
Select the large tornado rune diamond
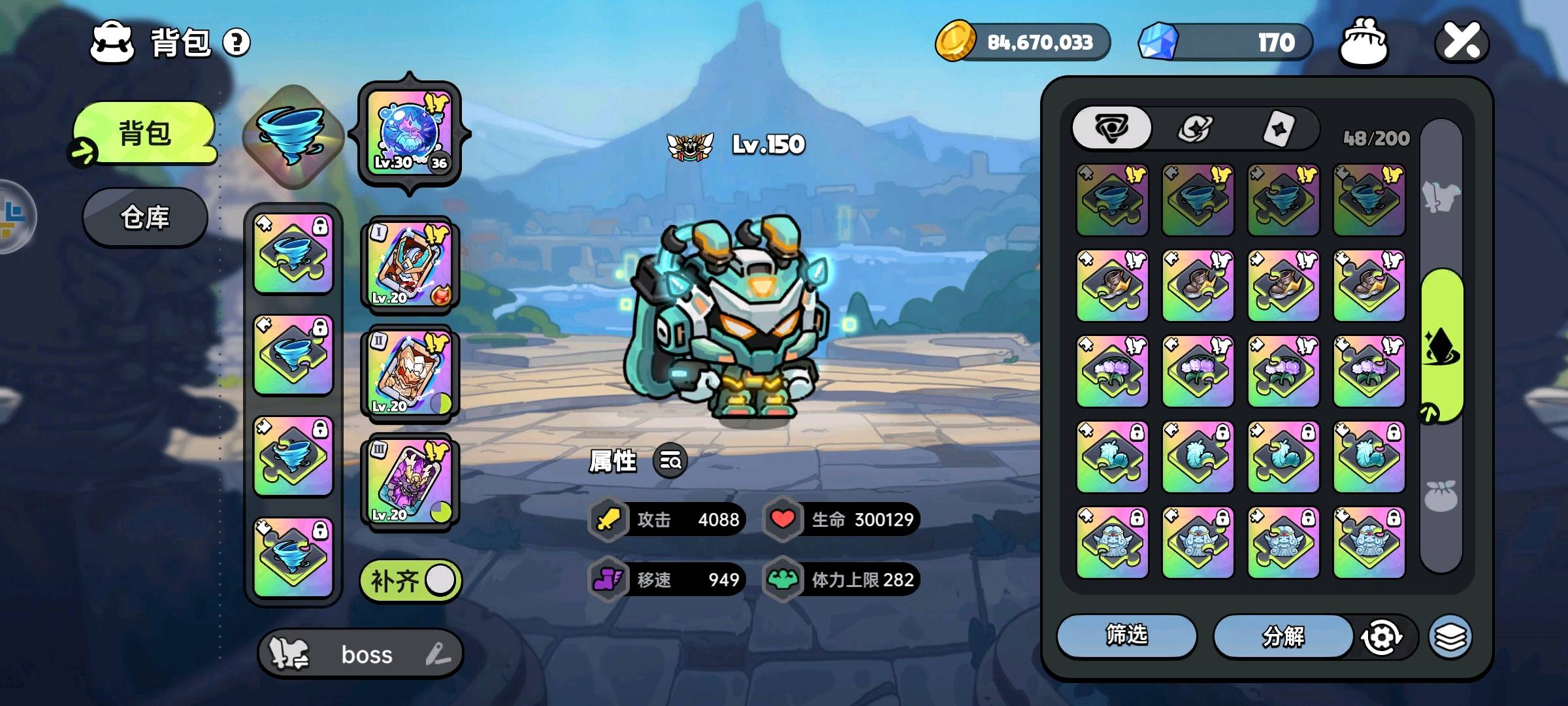point(293,135)
